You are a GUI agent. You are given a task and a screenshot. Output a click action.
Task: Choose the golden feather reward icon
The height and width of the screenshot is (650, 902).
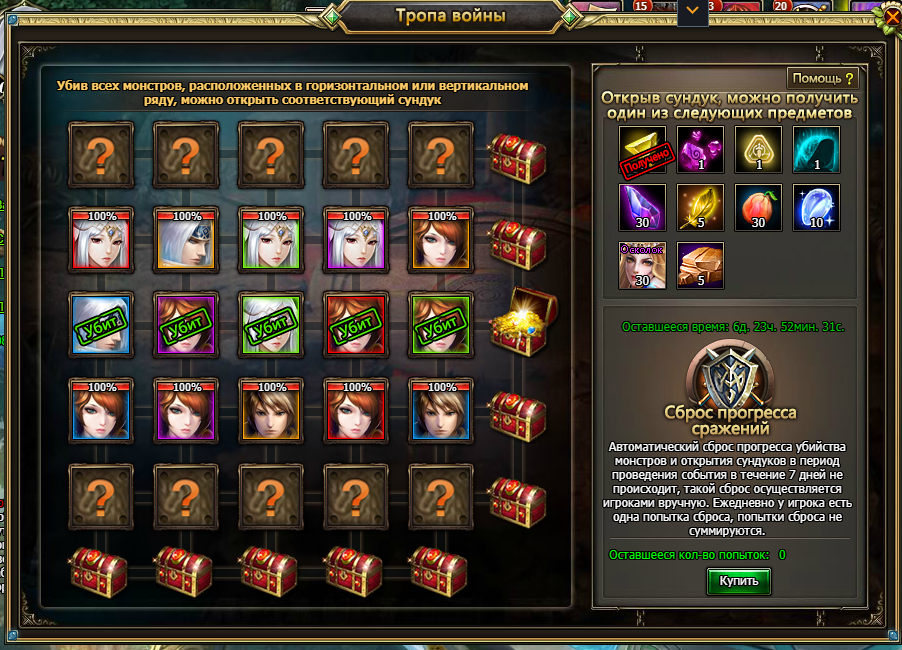tap(701, 208)
